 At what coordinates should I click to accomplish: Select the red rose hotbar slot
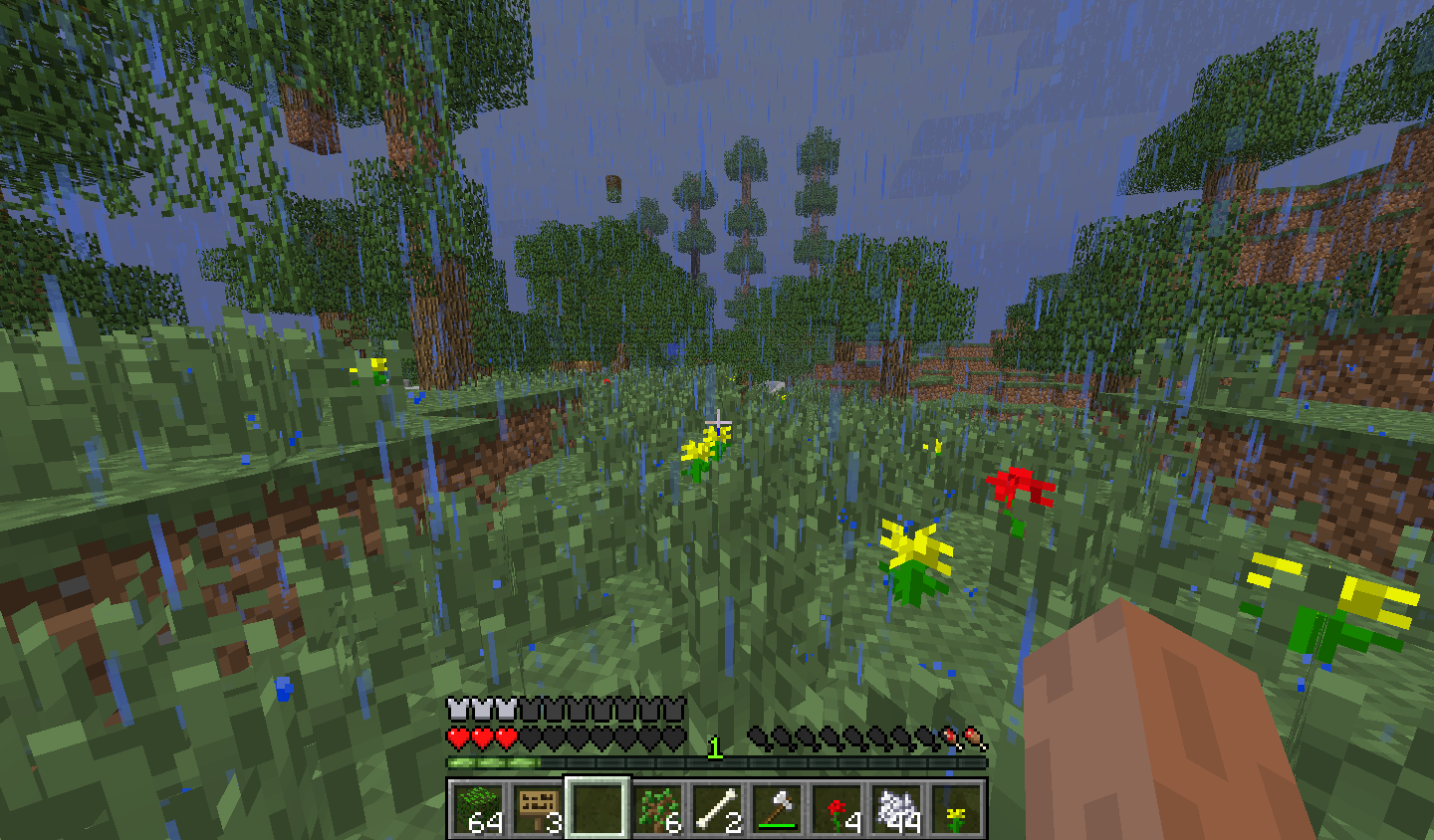tap(836, 807)
